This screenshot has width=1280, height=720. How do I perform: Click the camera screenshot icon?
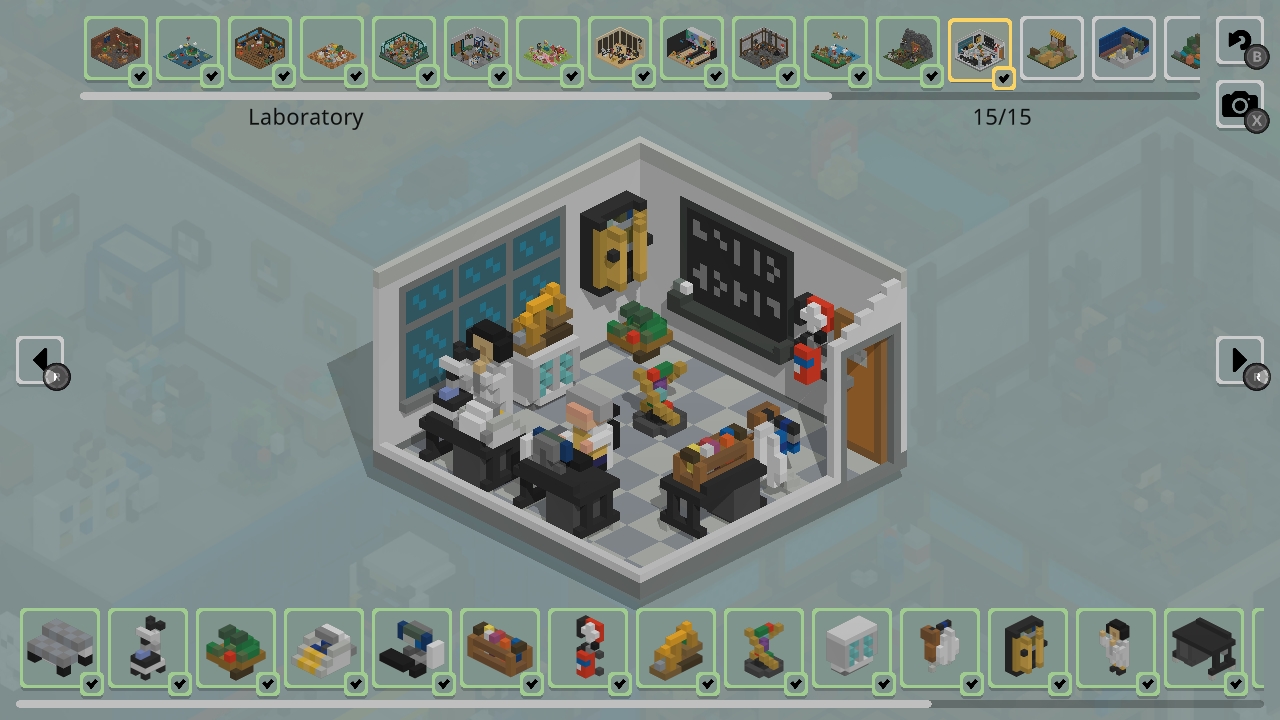click(x=1240, y=104)
